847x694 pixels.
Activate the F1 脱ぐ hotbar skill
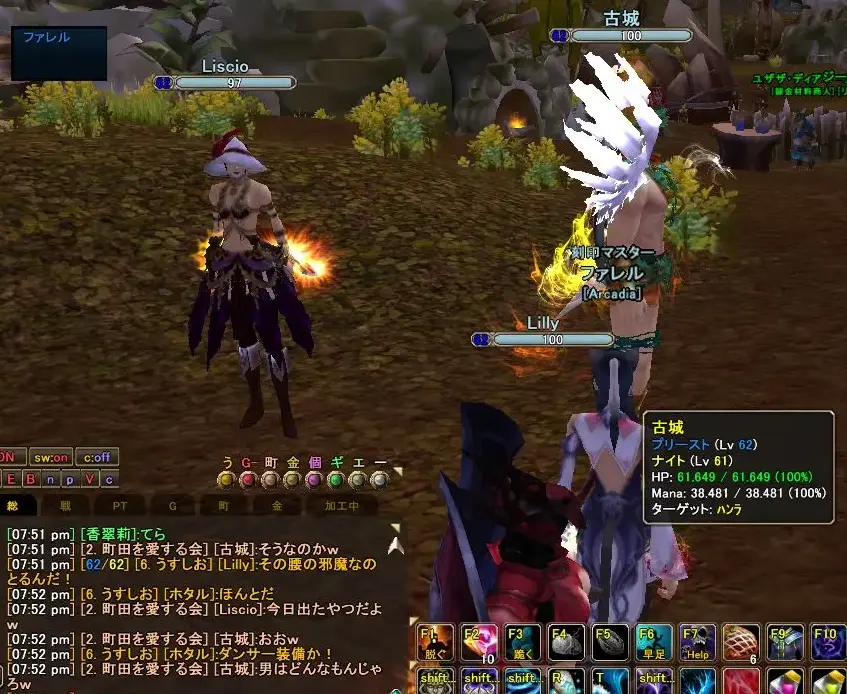[433, 643]
